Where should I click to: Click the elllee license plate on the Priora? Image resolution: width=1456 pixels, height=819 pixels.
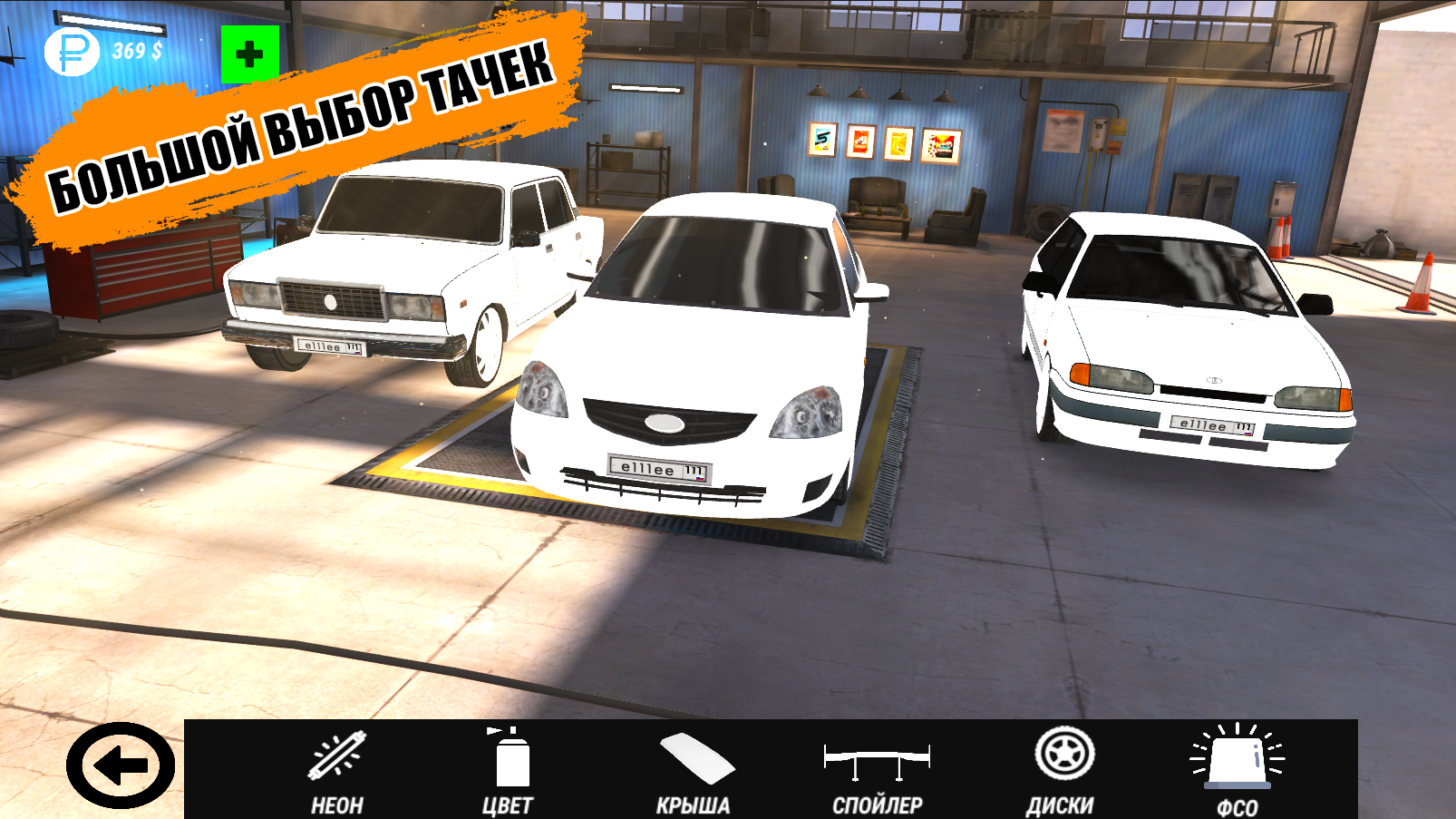click(655, 467)
